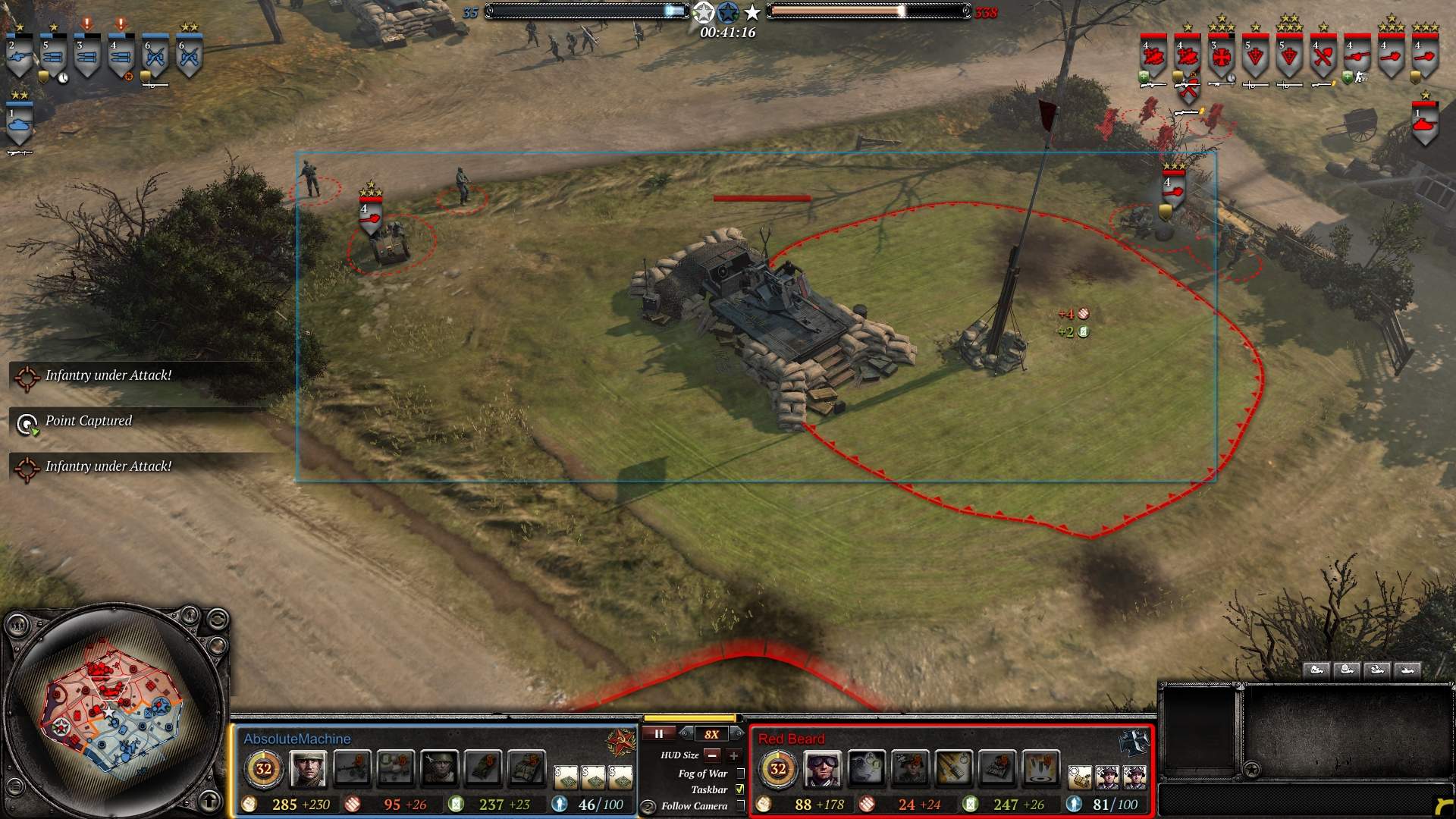Click the up-arrow button beside minimap
This screenshot has height=819, width=1456.
210,800
